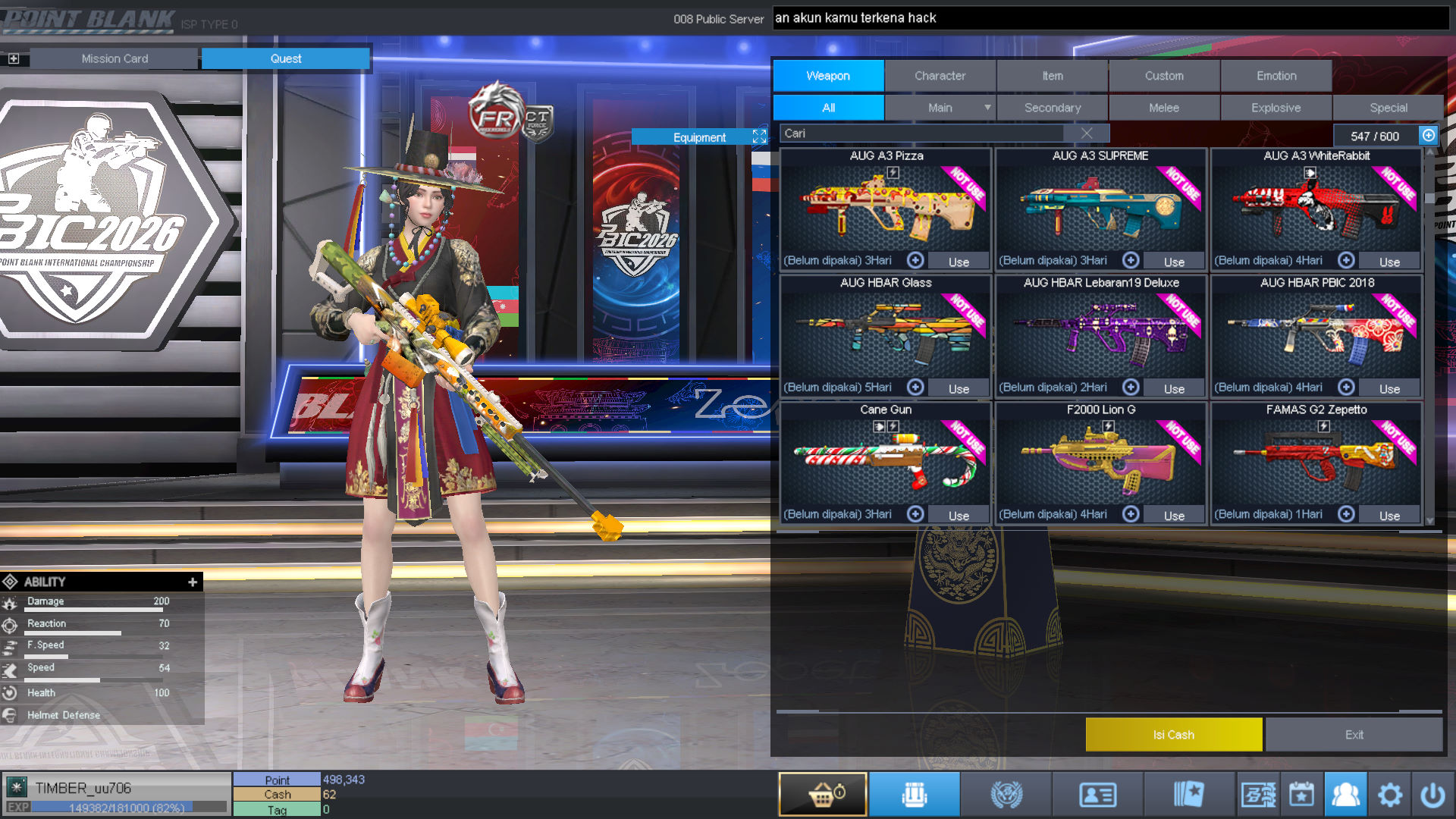Image resolution: width=1456 pixels, height=819 pixels.
Task: Show Explosive weapons category
Action: click(1276, 108)
